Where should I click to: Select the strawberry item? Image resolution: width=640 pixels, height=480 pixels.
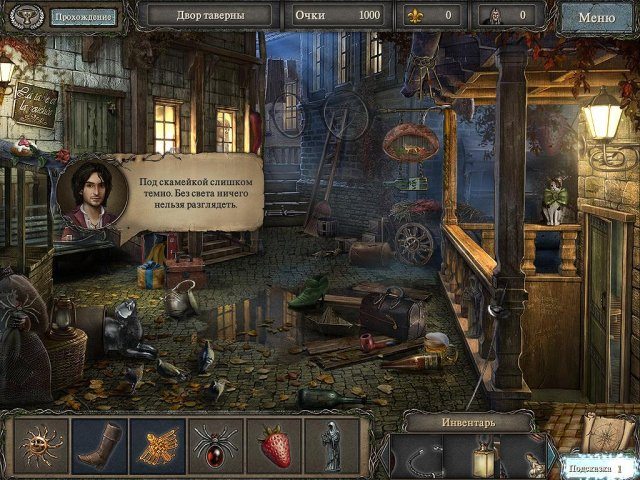tap(273, 444)
